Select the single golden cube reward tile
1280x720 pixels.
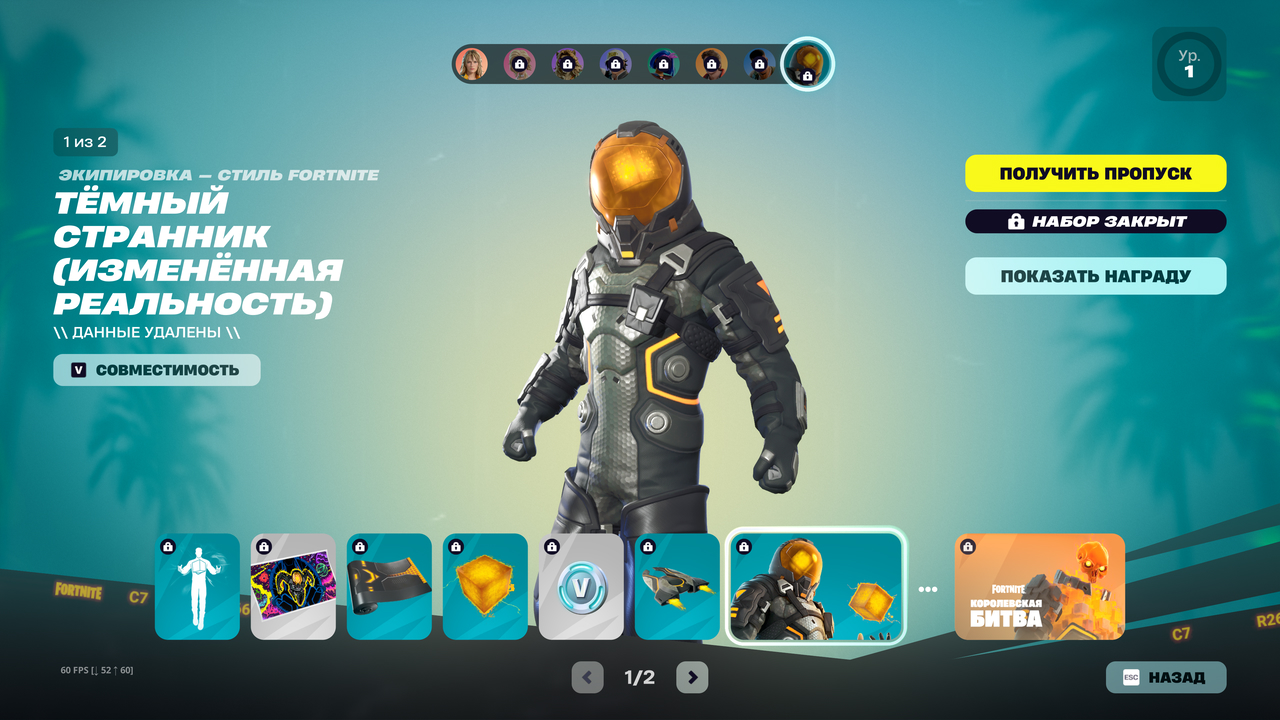(485, 586)
